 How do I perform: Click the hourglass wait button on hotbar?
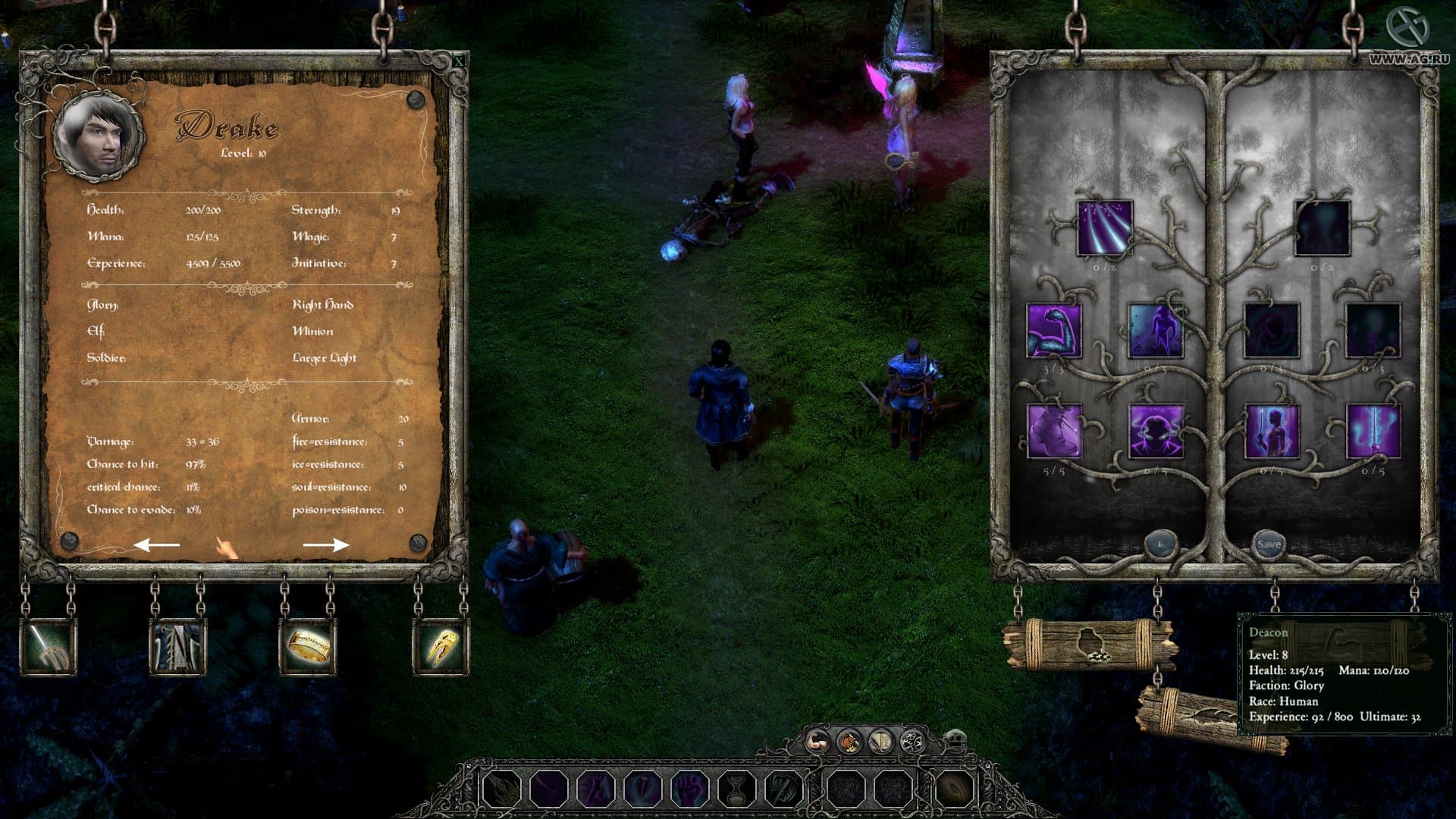[736, 789]
